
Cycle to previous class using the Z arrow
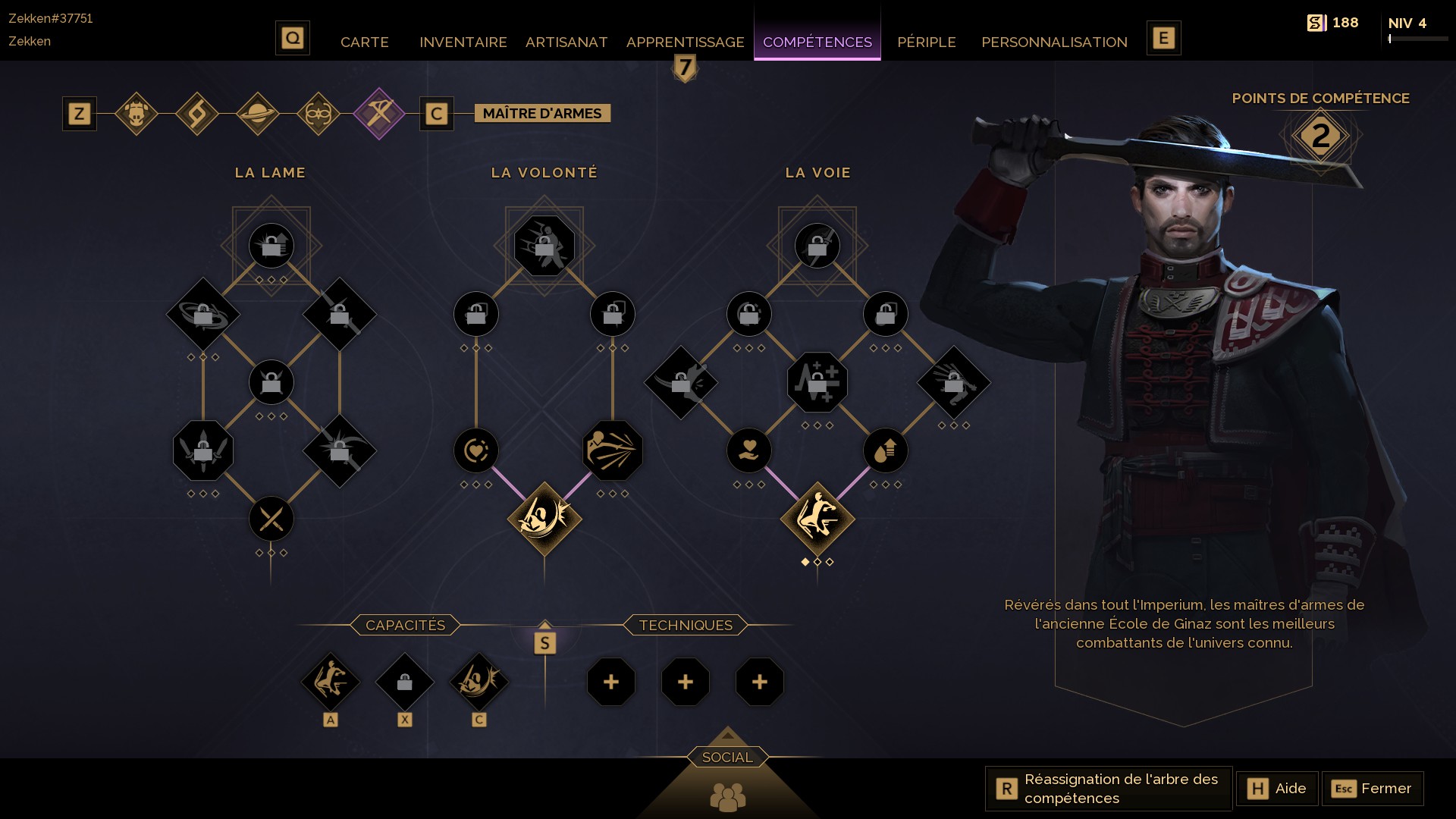78,113
